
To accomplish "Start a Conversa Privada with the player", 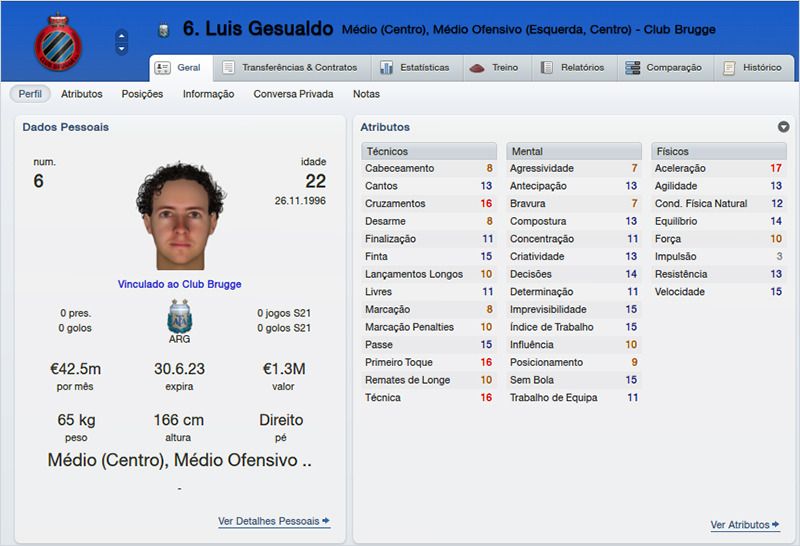I will coord(293,94).
